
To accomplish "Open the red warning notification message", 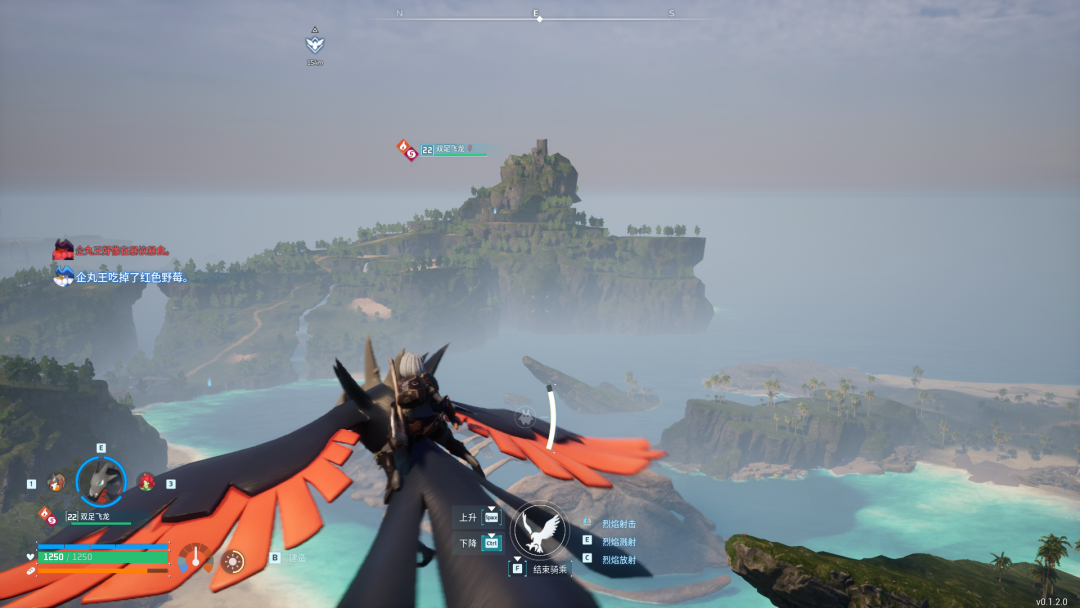I will (122, 250).
